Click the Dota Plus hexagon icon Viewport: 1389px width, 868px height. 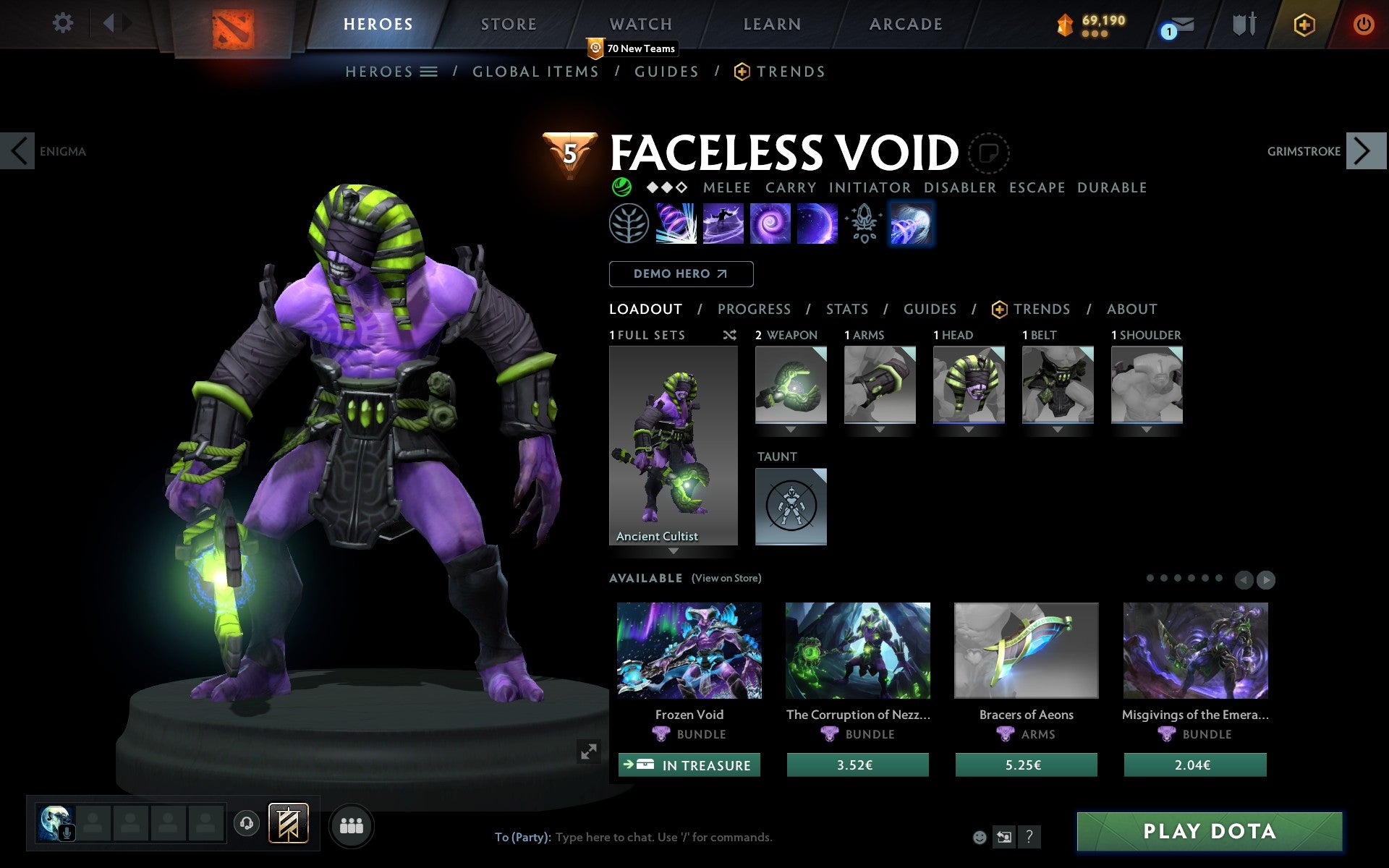pyautogui.click(x=1302, y=24)
